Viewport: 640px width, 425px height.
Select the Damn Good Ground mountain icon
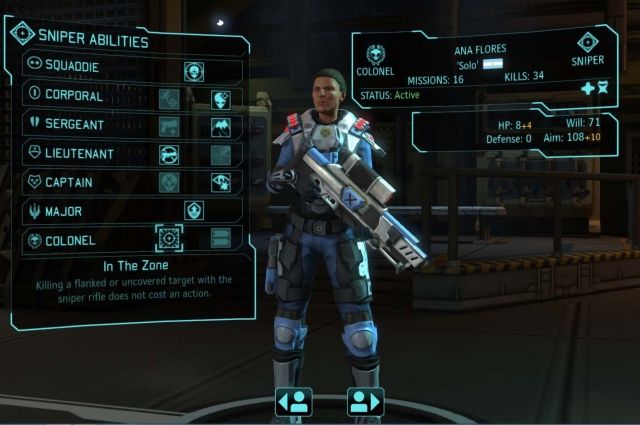tap(221, 127)
